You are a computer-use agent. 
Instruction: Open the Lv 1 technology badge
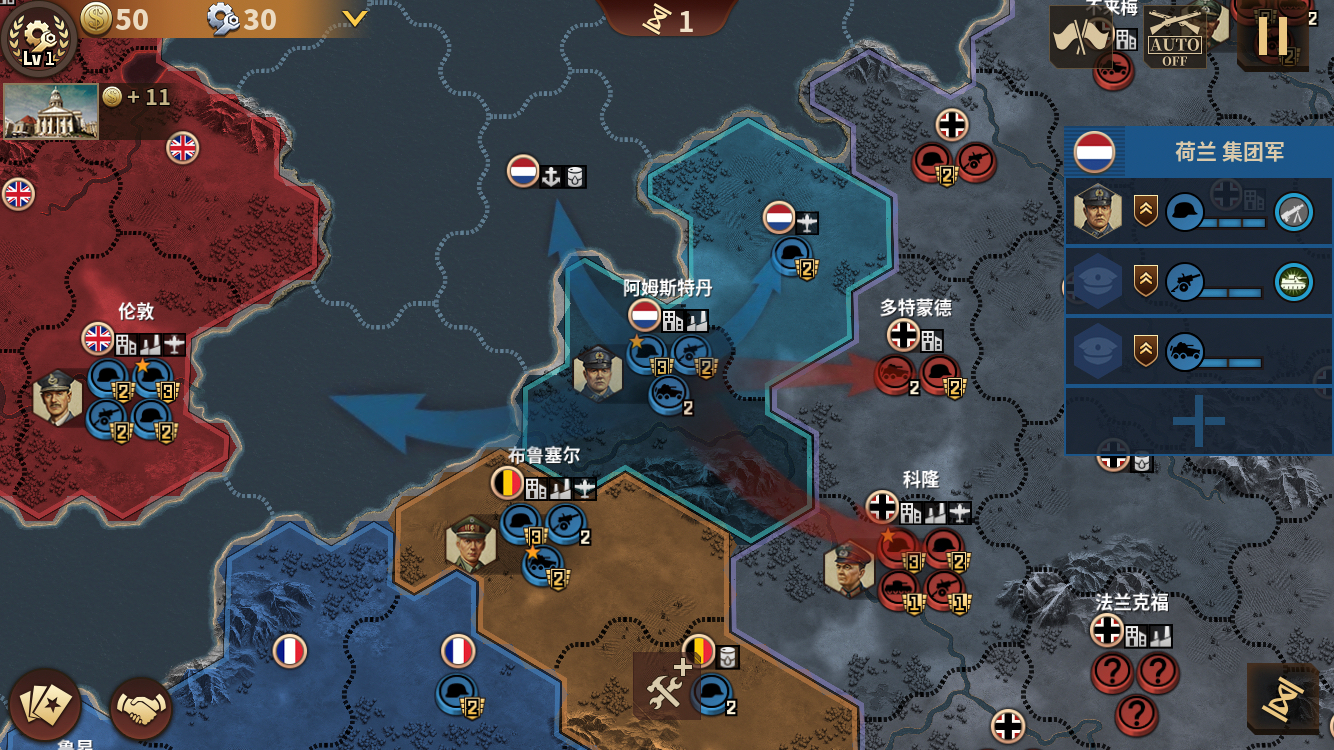click(x=38, y=38)
